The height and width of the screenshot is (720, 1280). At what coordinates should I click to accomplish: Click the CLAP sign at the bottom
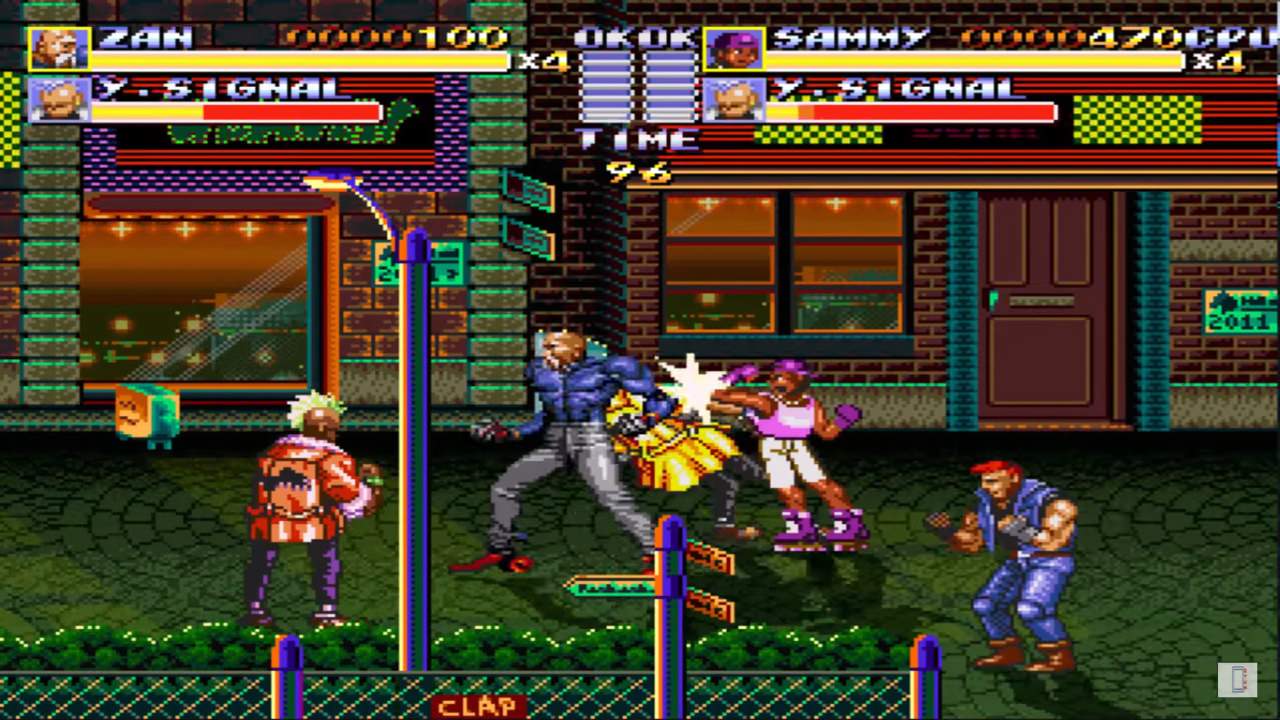[479, 706]
